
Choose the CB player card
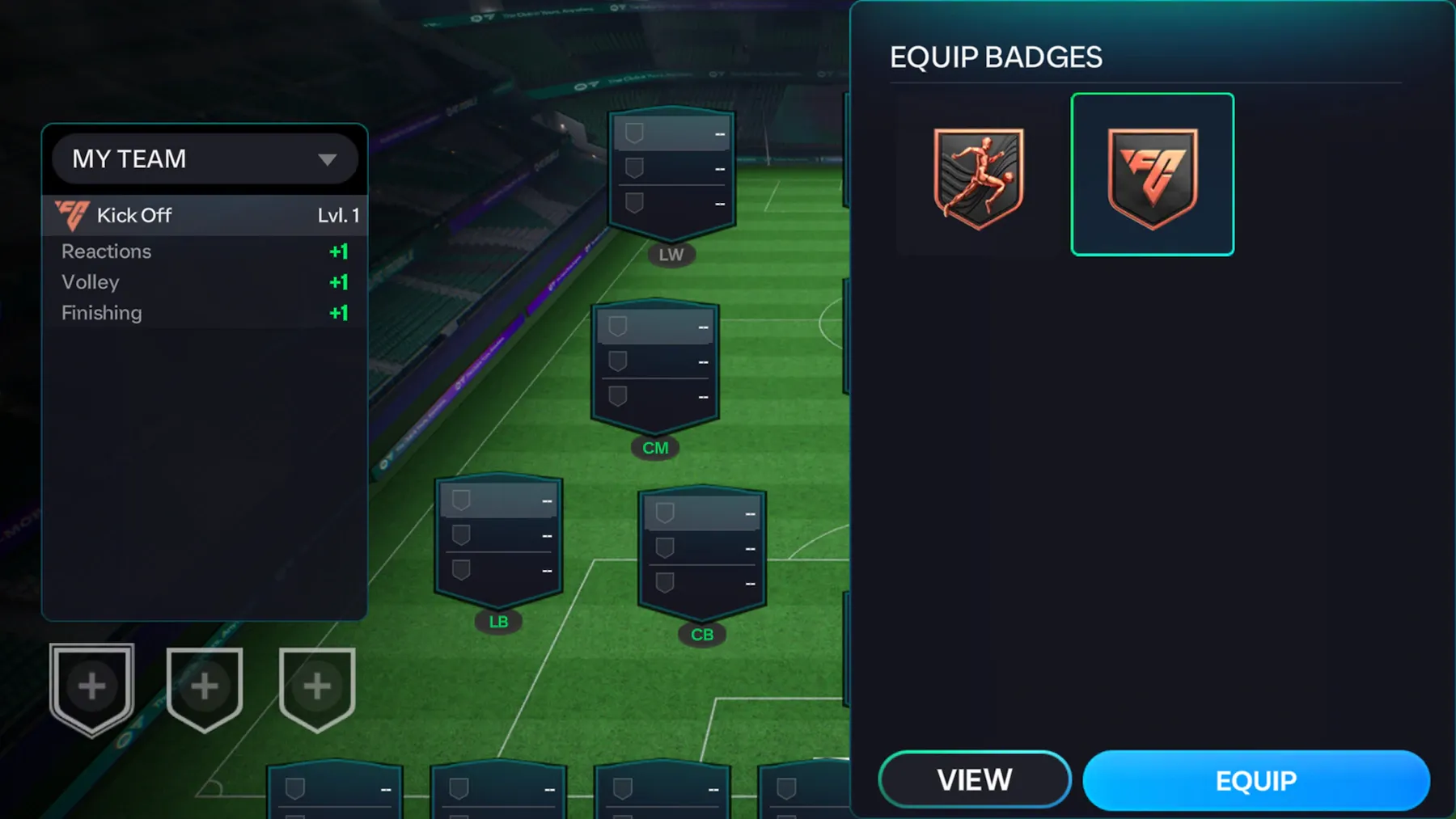701,552
